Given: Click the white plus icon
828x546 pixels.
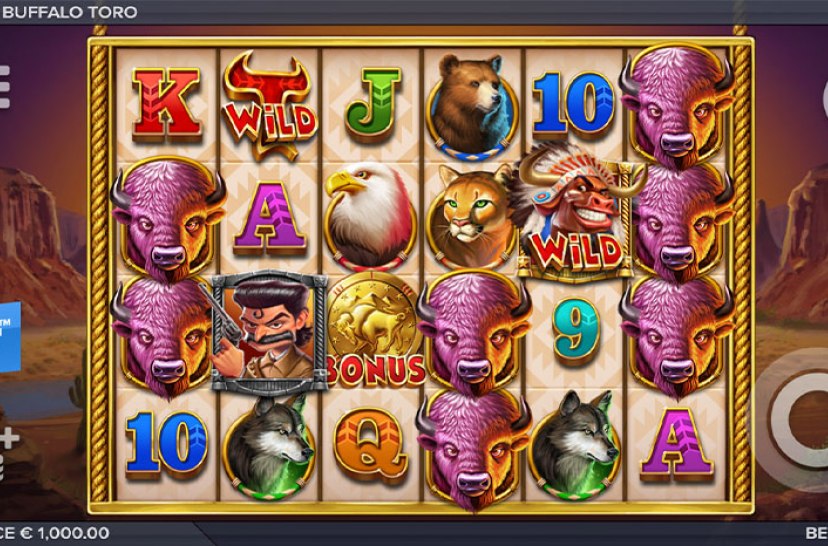Looking at the screenshot, I should click(8, 438).
